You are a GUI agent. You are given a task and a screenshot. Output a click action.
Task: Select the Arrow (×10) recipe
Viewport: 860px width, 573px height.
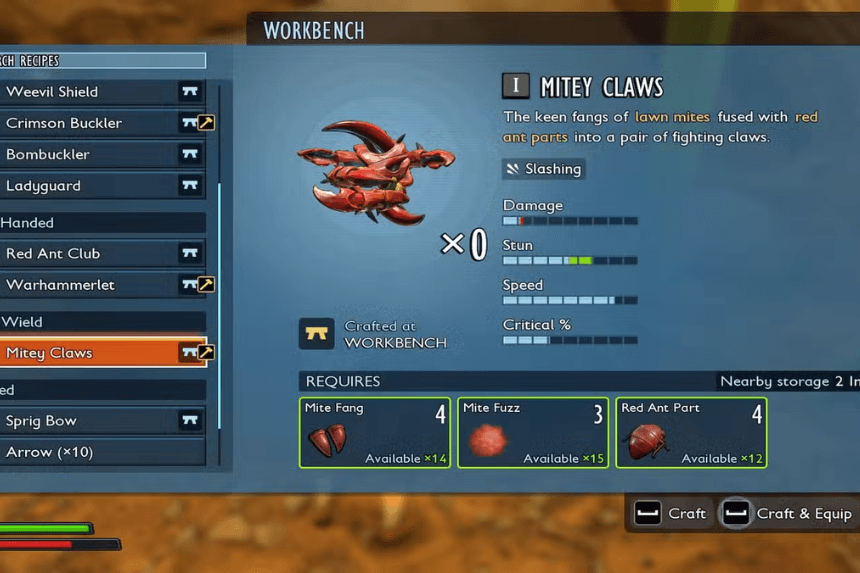pyautogui.click(x=100, y=452)
